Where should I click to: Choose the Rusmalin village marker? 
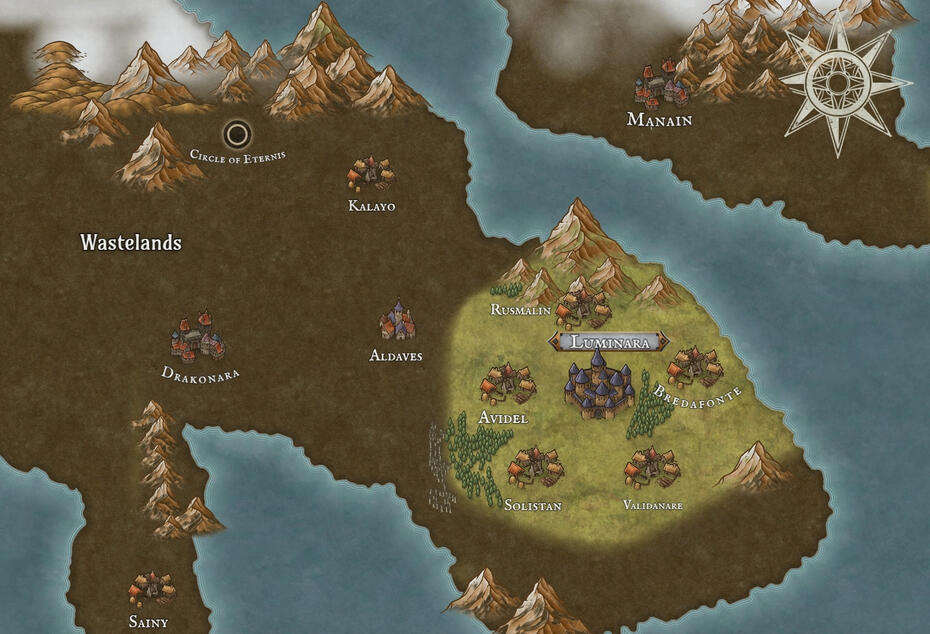(x=583, y=304)
